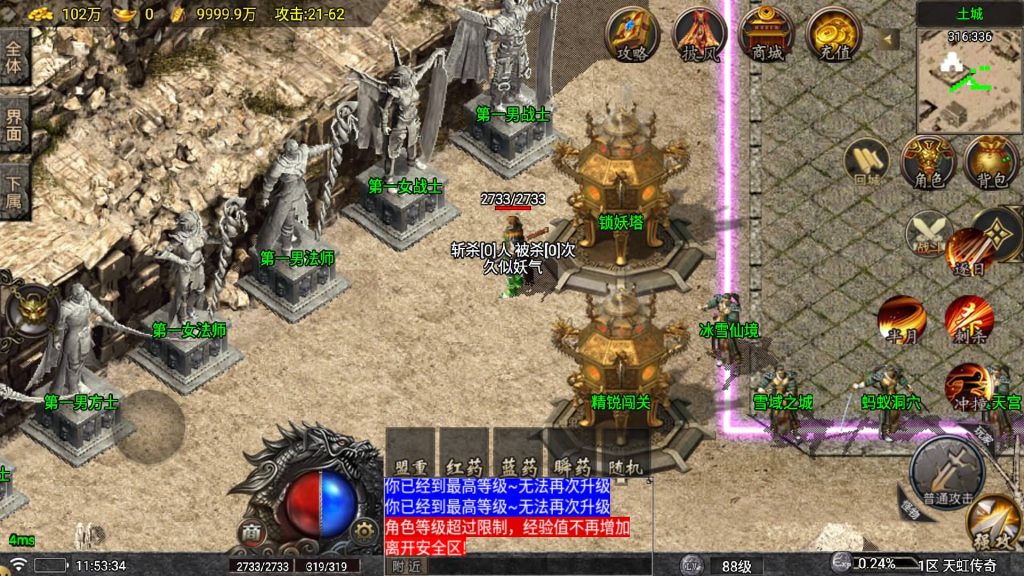Activate the 刺杀 assassinate skill
This screenshot has height=576, width=1024.
pos(968,320)
